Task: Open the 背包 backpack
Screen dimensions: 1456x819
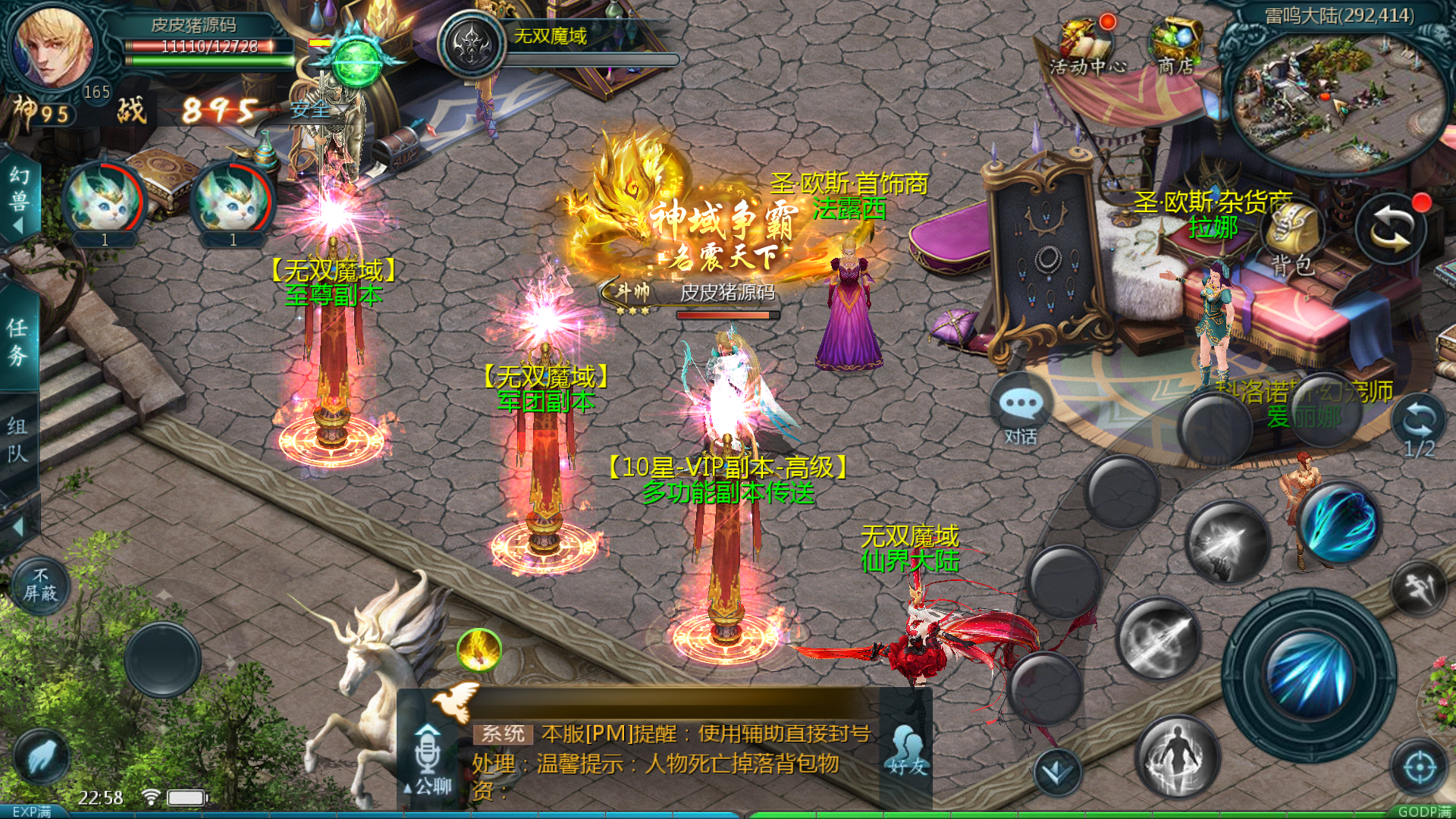Action: click(1293, 235)
